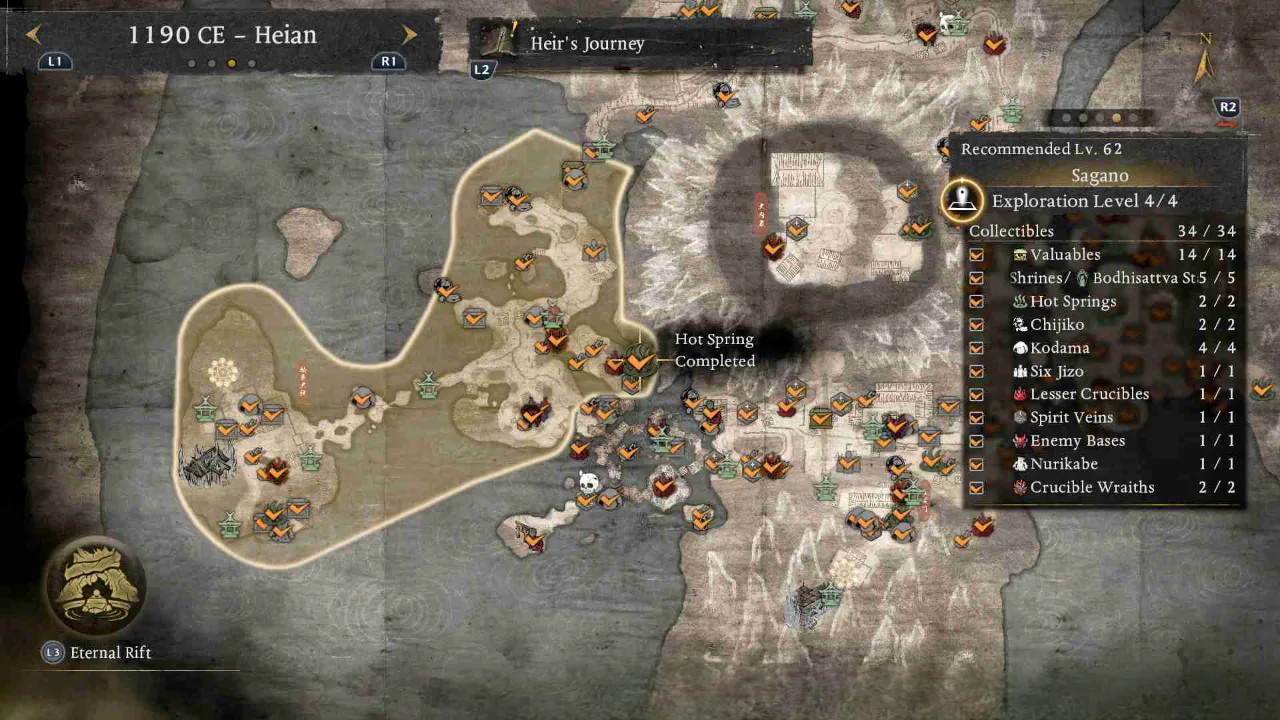Select the Sagano exploration level icon
The width and height of the screenshot is (1280, 720).
click(962, 200)
